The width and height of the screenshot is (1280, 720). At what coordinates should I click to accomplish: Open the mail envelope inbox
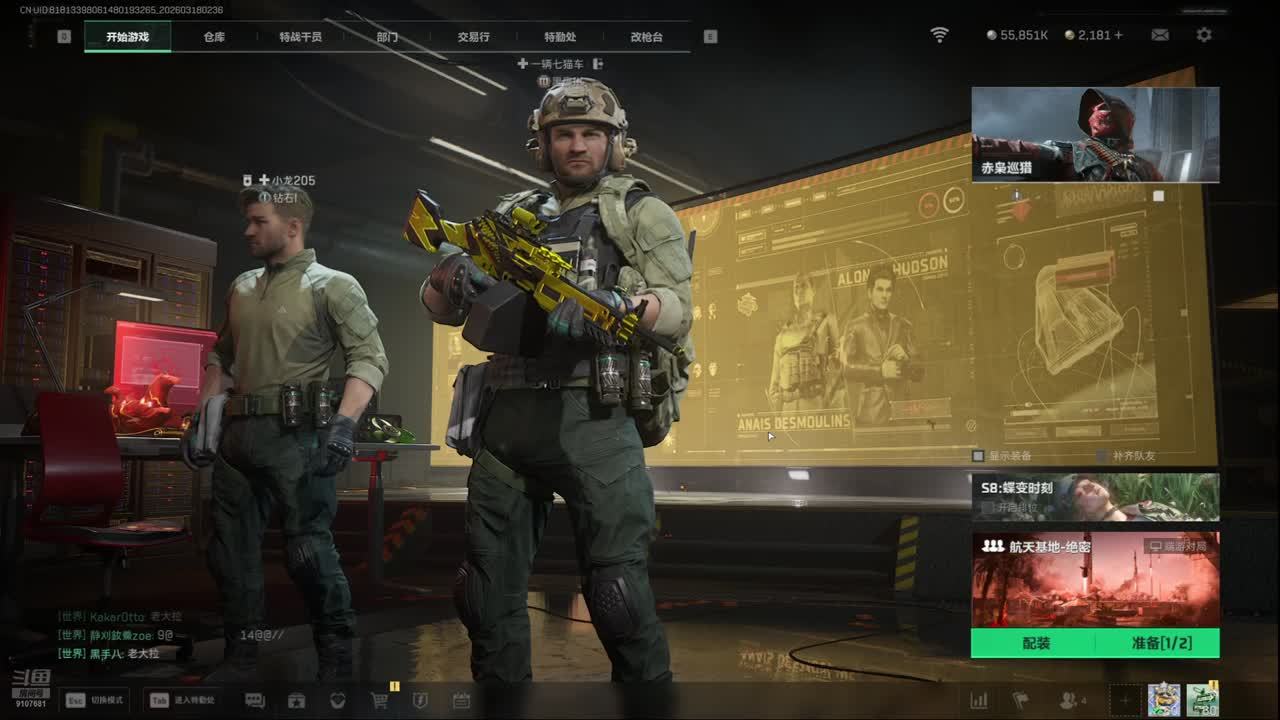click(1160, 35)
